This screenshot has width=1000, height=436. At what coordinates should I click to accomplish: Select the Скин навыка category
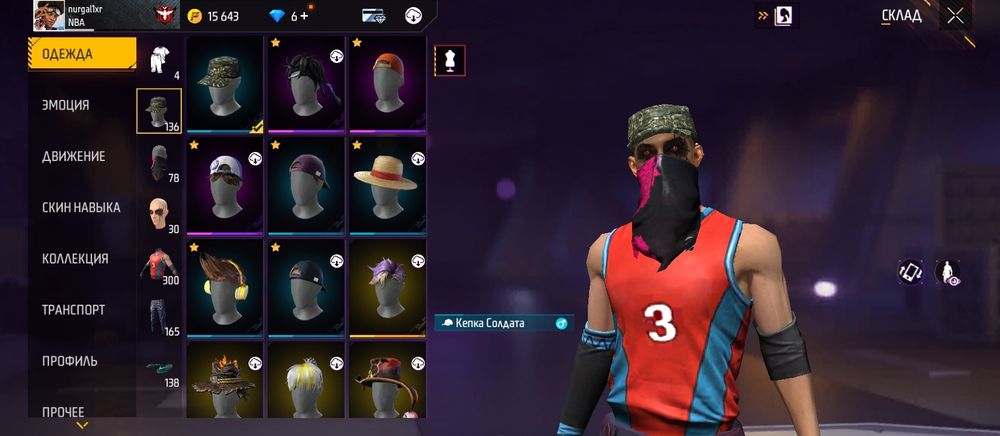[81, 208]
